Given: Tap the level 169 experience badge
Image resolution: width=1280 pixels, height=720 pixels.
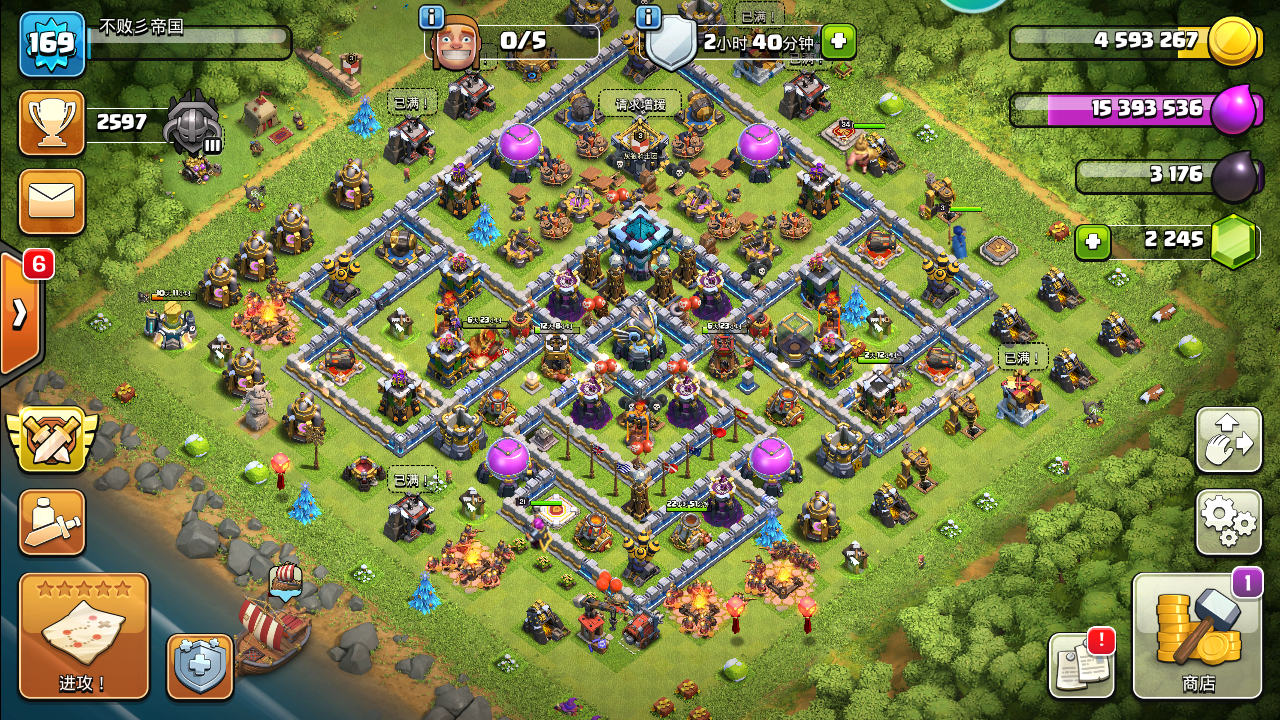Looking at the screenshot, I should tap(52, 44).
